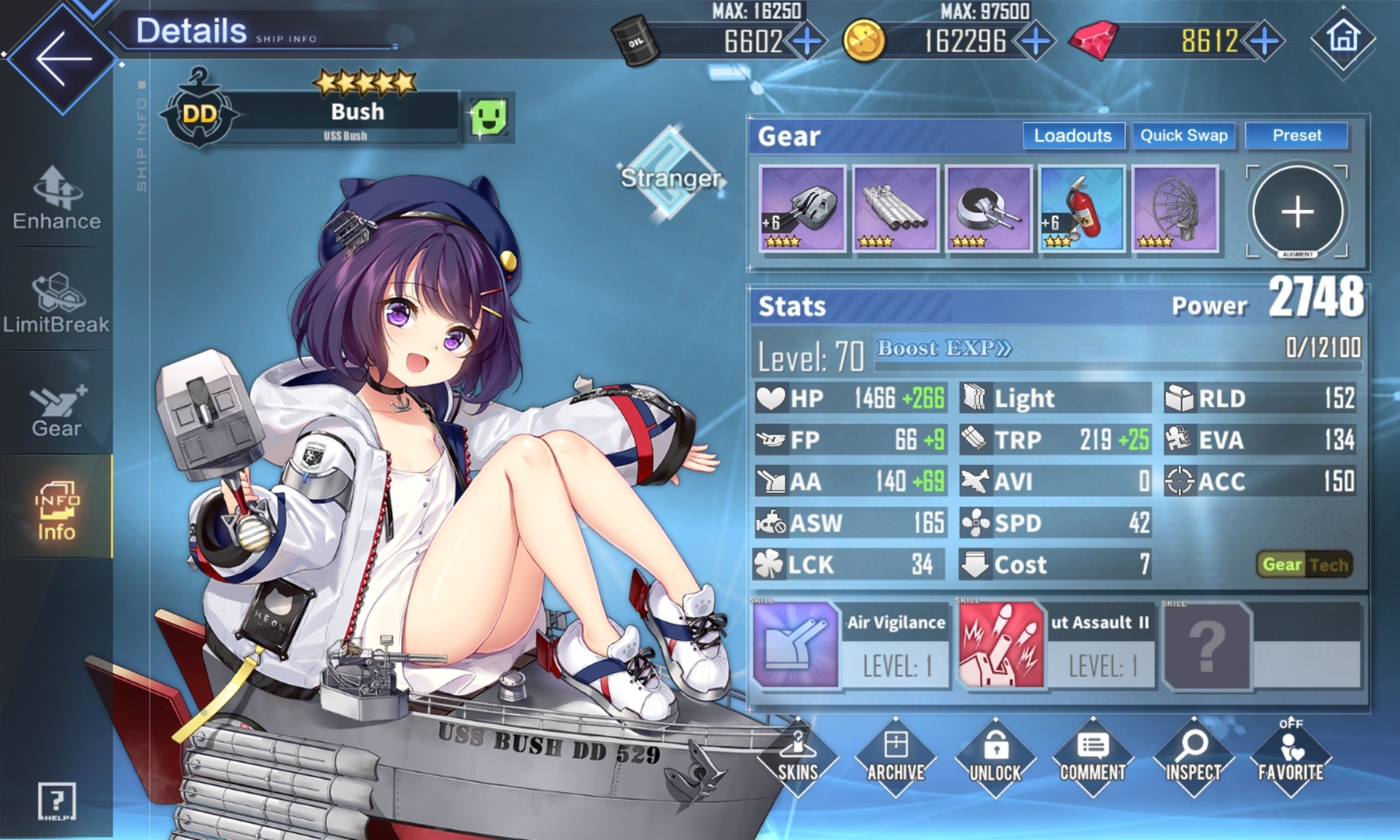Go back using the arrow button

[x=62, y=58]
